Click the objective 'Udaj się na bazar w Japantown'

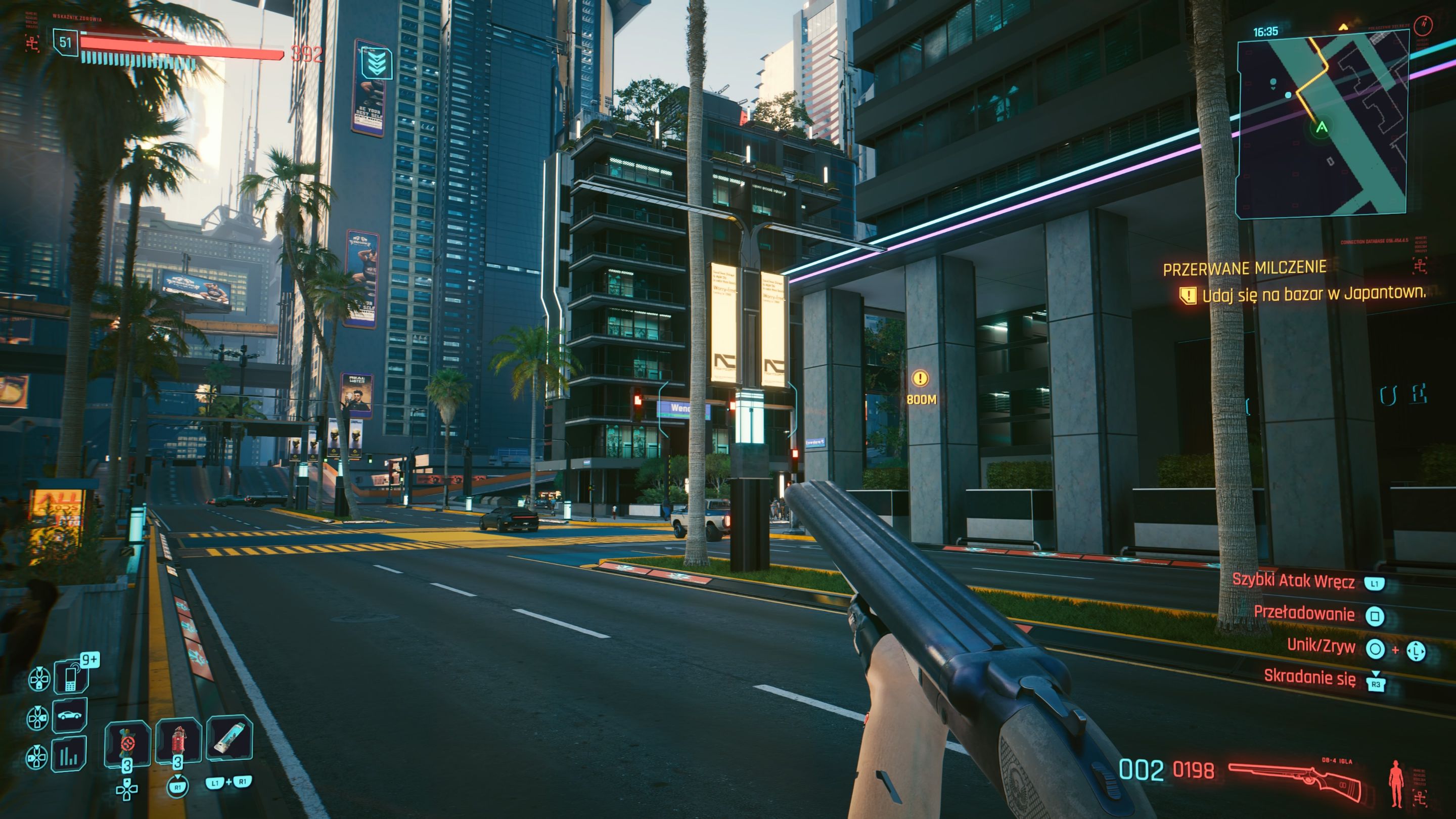[x=1313, y=294]
